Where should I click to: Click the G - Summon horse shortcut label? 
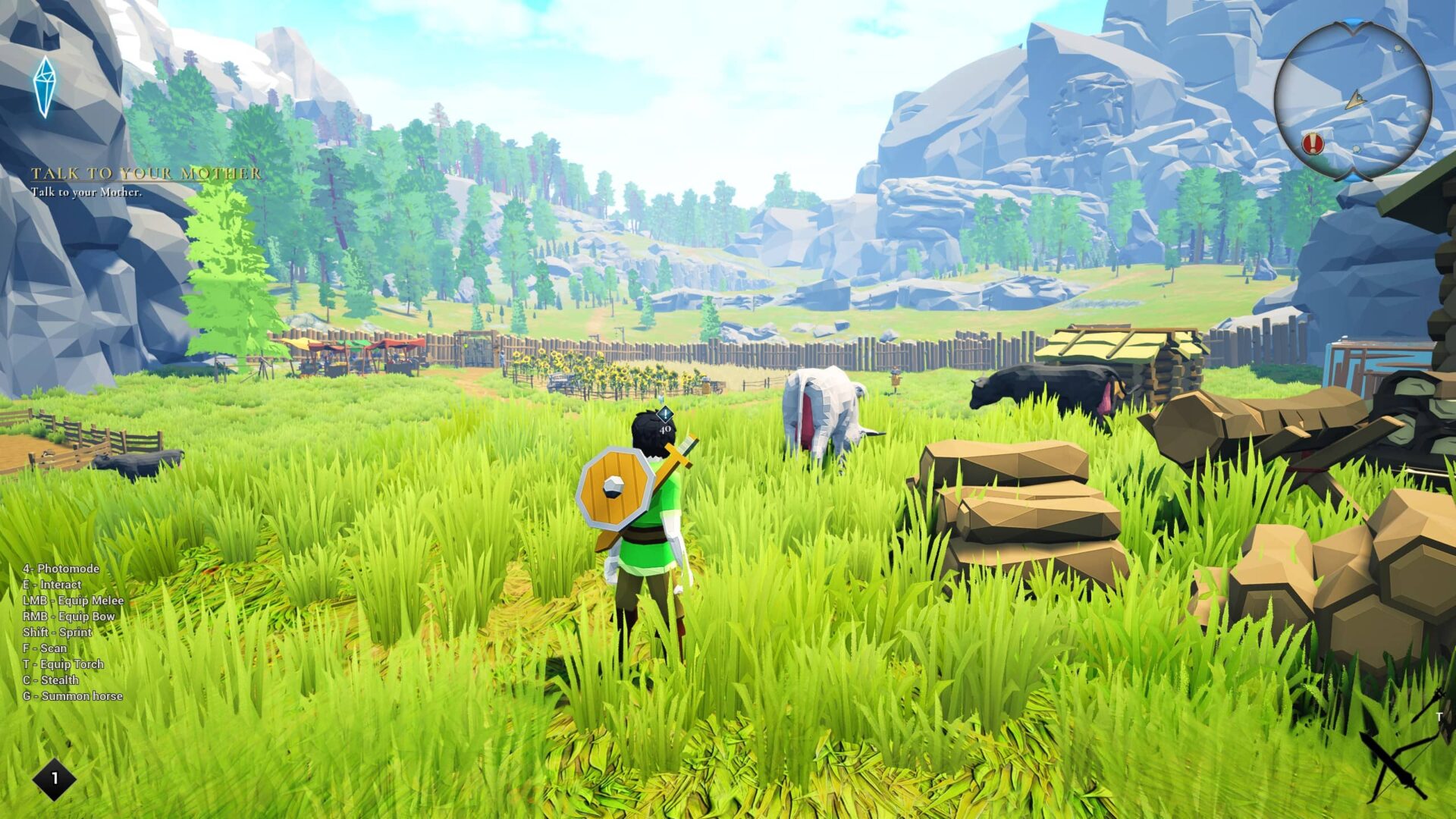click(73, 696)
